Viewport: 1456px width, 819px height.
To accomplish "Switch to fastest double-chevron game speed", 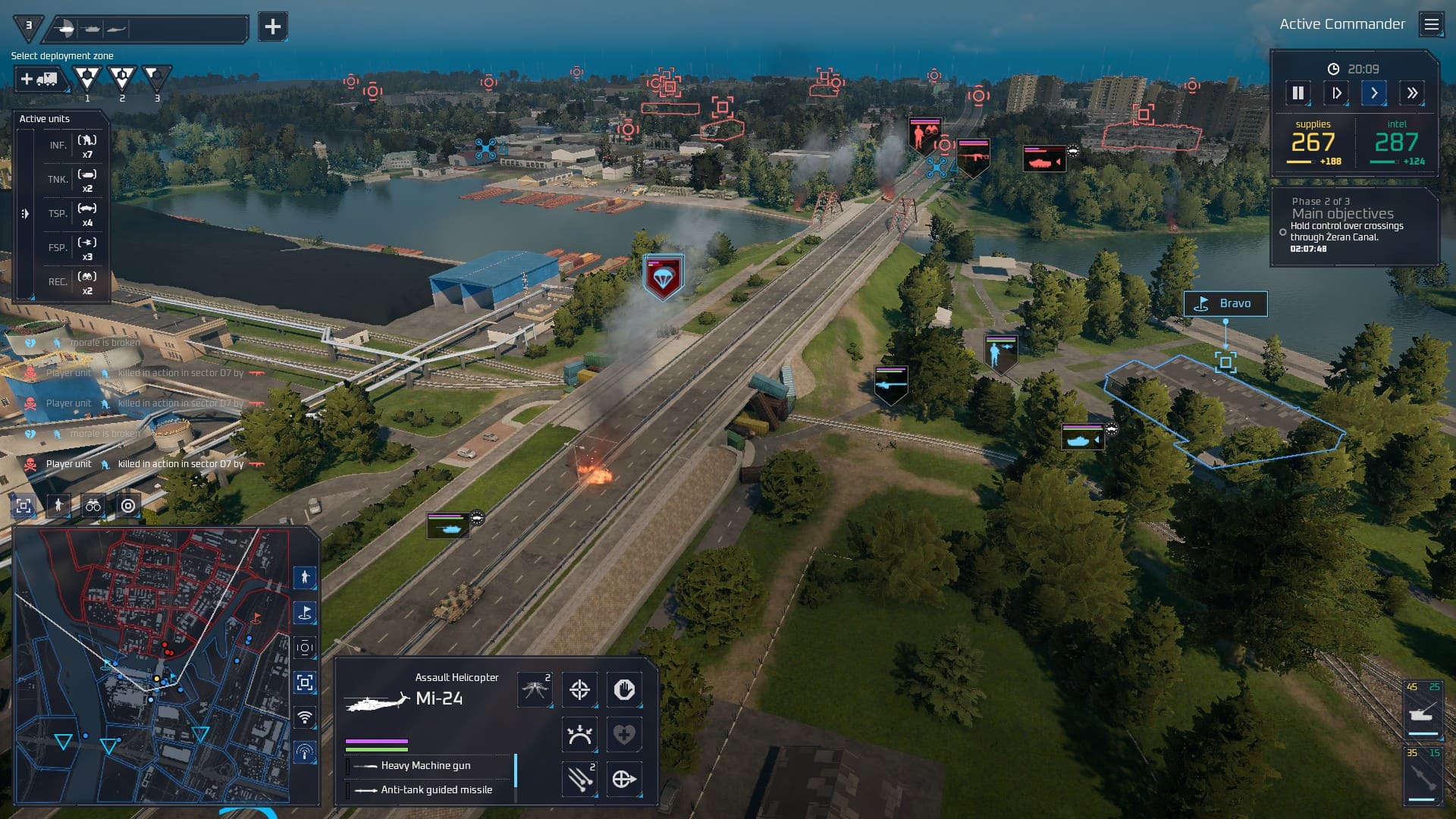I will click(1411, 93).
